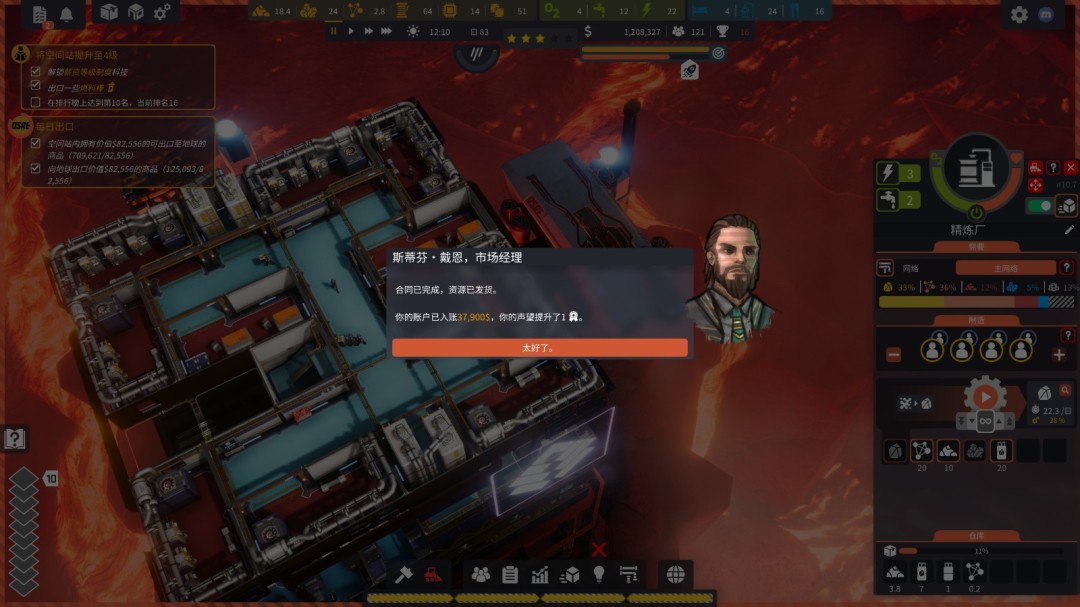Open the crew people panel

click(481, 574)
